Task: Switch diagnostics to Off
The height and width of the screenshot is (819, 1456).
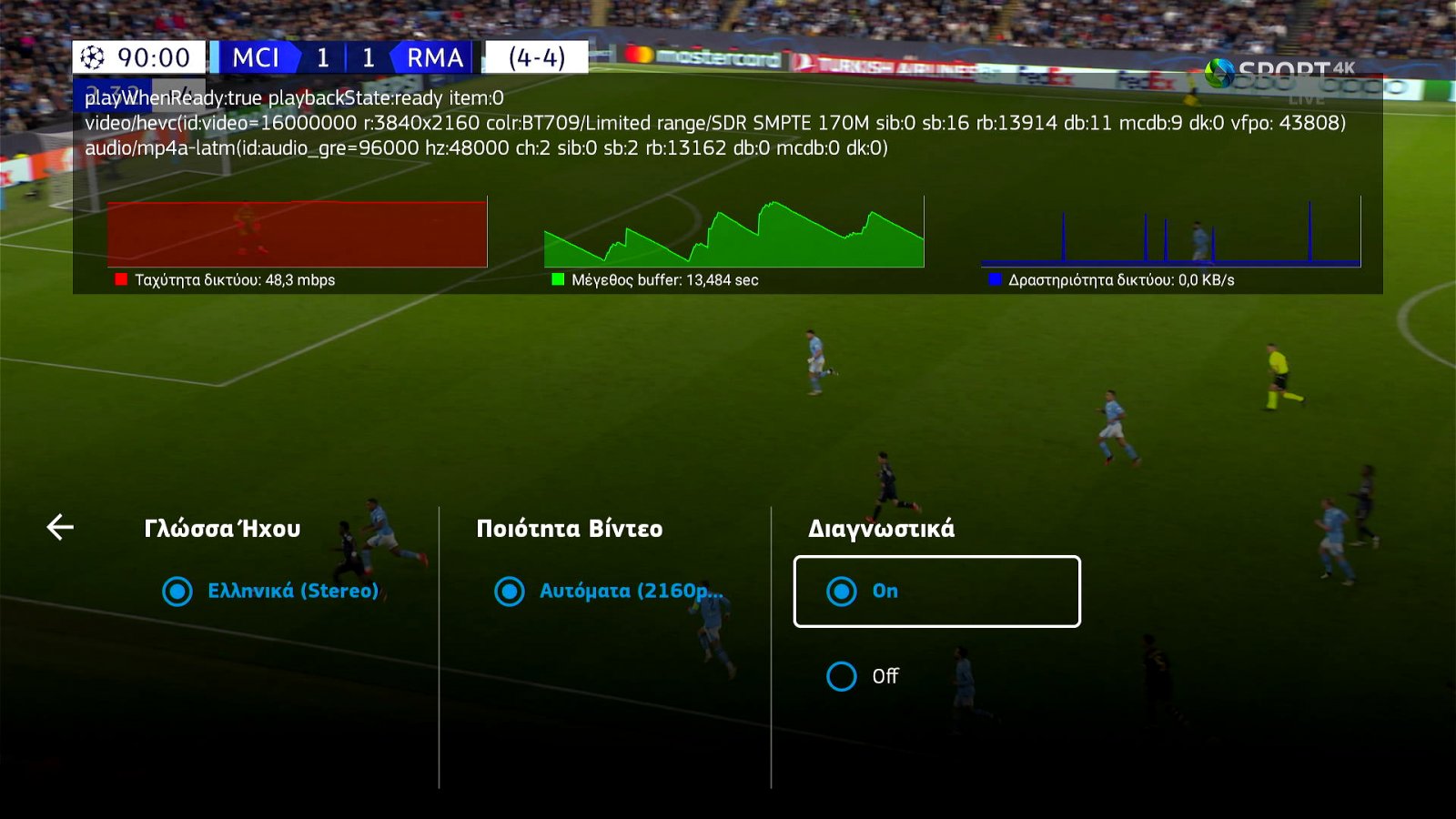Action: [x=863, y=676]
